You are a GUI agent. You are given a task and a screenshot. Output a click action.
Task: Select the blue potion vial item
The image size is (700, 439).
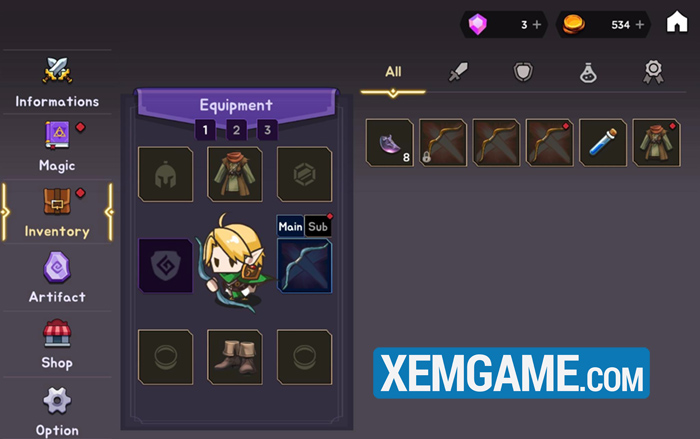tap(603, 142)
